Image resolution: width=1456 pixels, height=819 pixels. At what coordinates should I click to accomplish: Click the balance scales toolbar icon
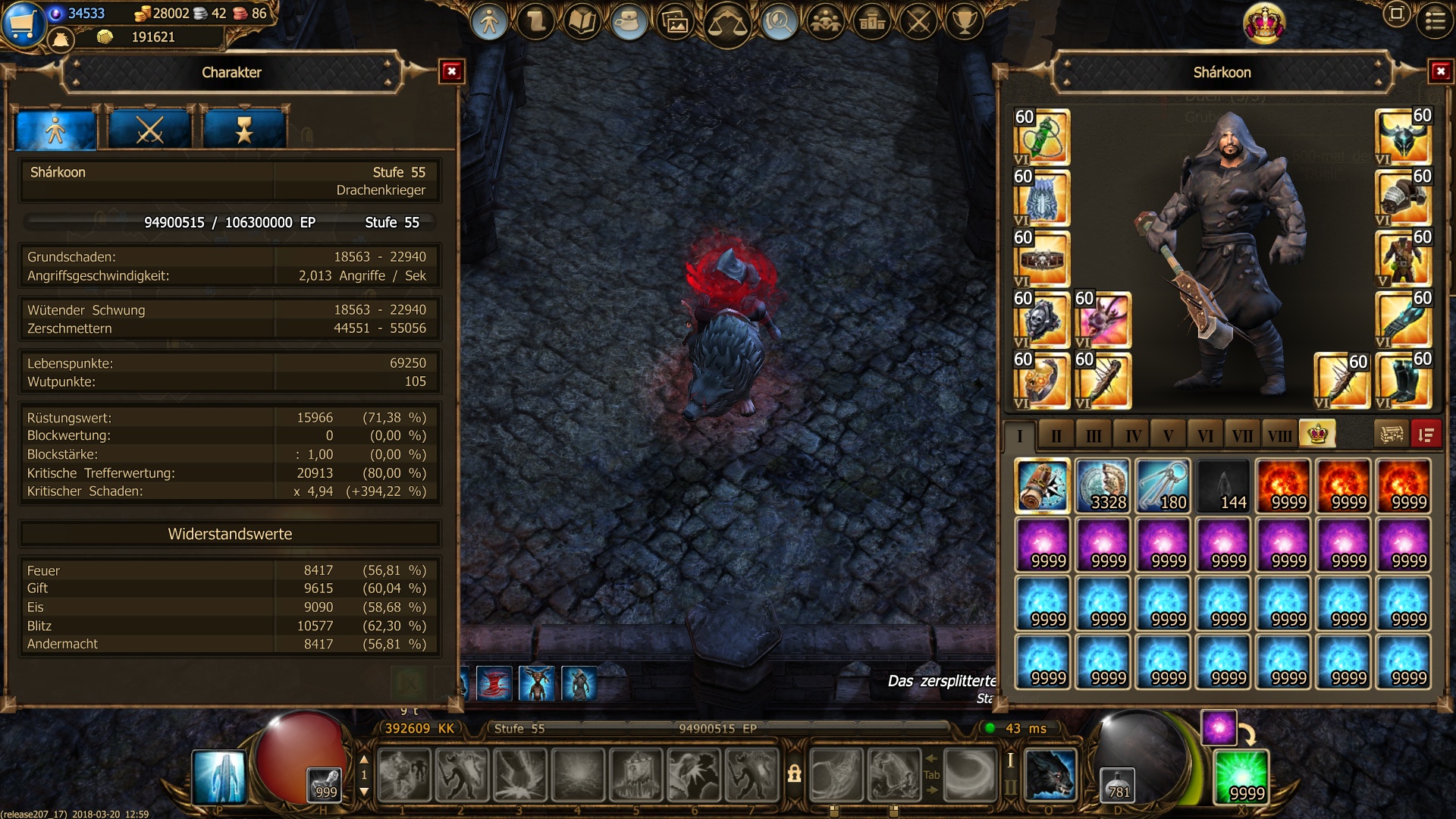(726, 24)
